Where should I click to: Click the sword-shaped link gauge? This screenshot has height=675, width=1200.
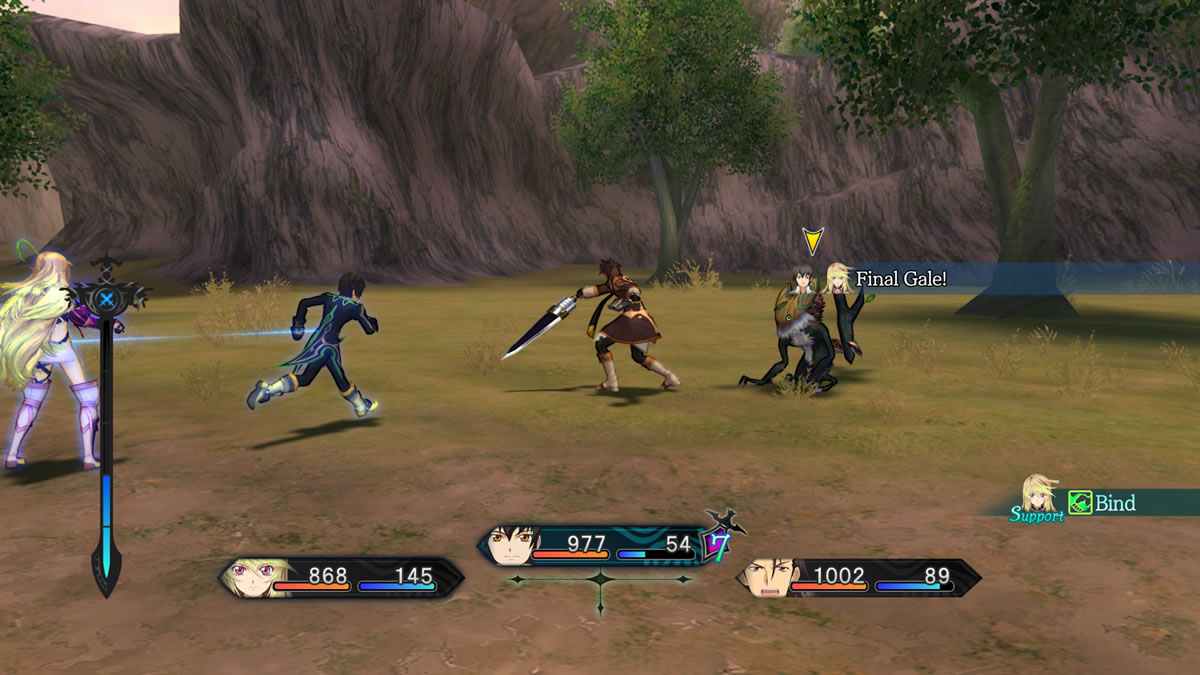pos(105,430)
